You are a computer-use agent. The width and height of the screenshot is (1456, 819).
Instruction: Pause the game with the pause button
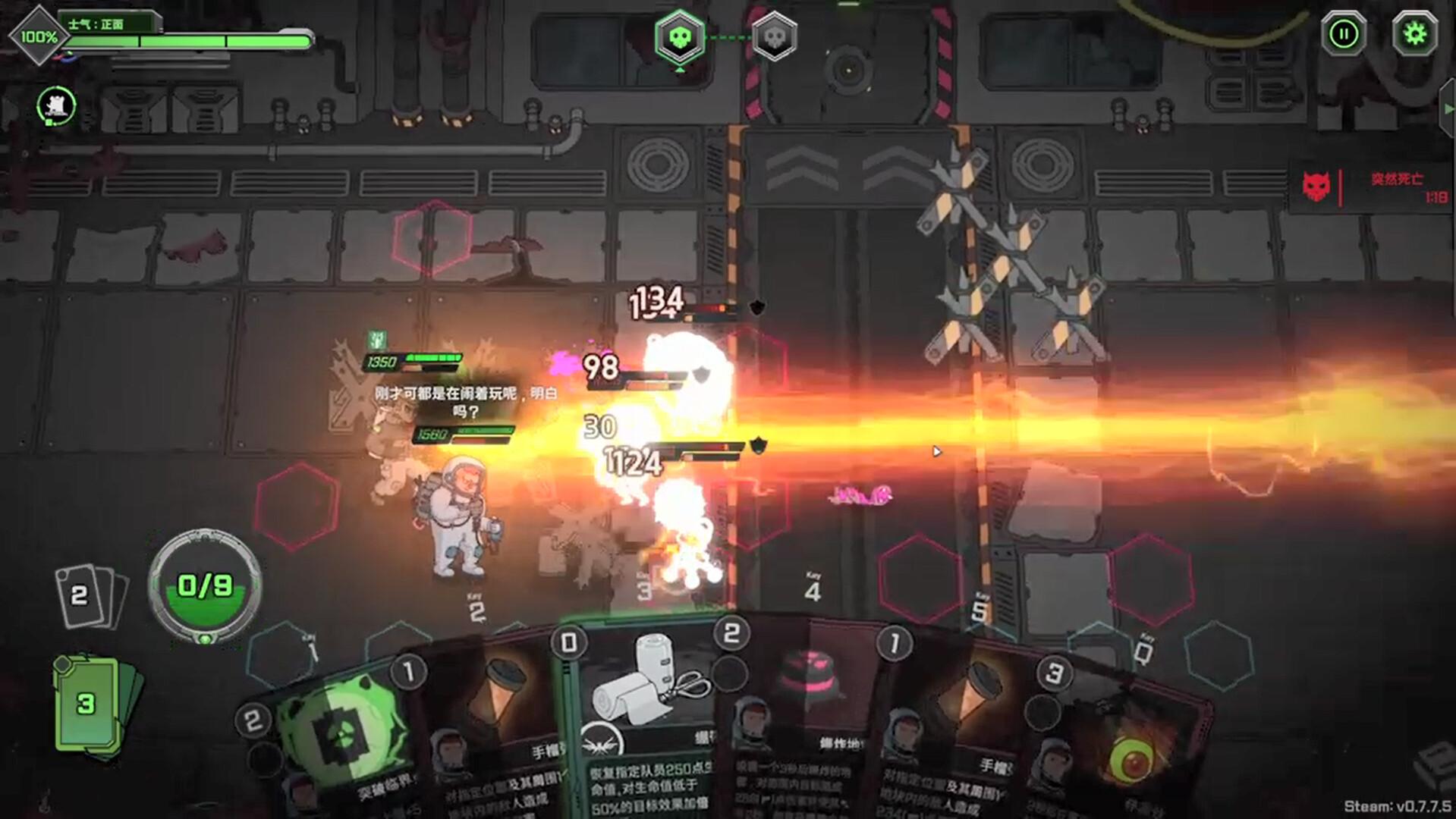(x=1343, y=33)
